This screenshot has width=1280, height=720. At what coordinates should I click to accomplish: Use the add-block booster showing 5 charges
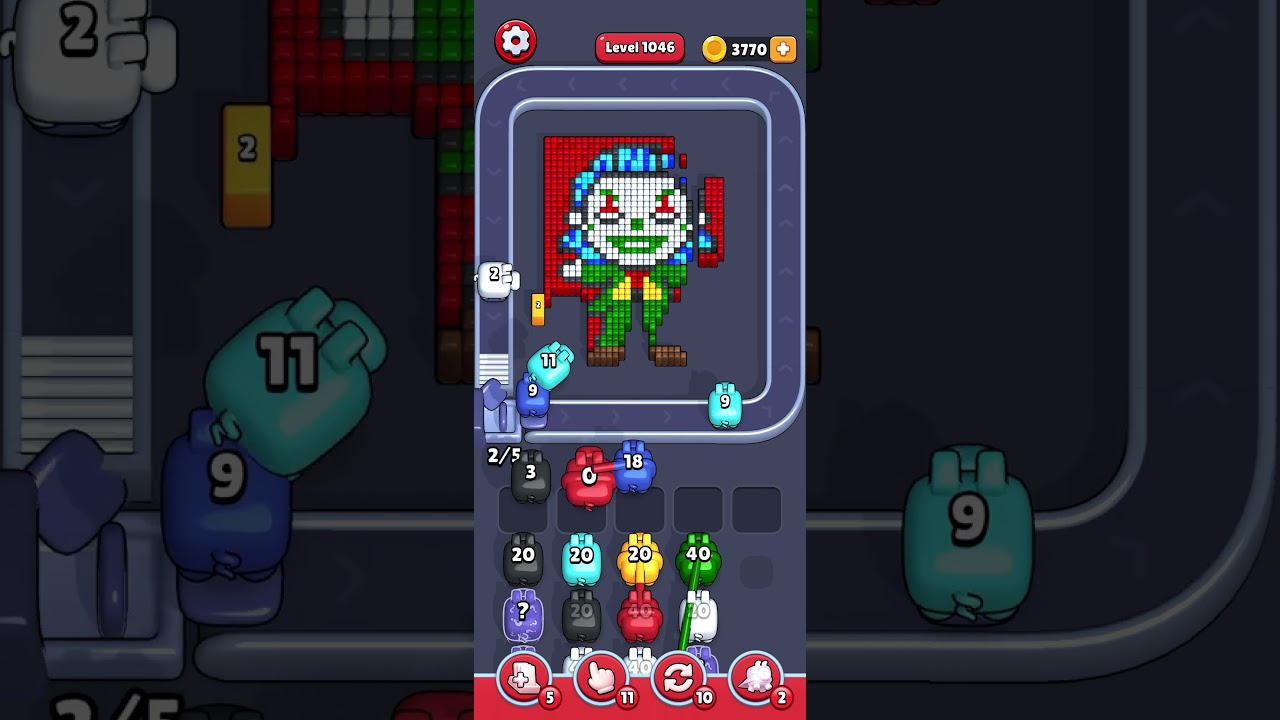522,676
